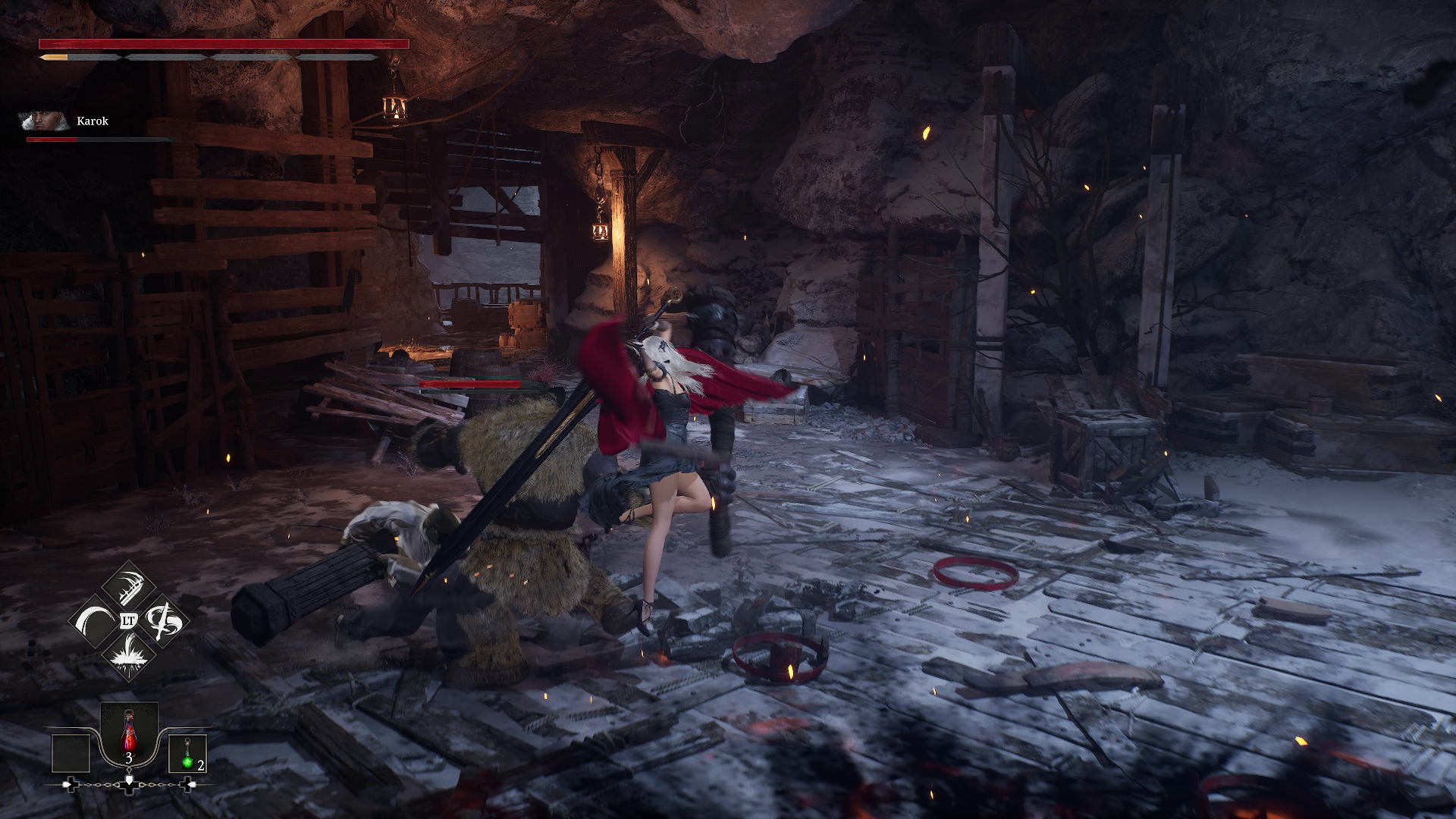This screenshot has height=819, width=1456.
Task: Activate the ground slam burst skill
Action: (128, 655)
